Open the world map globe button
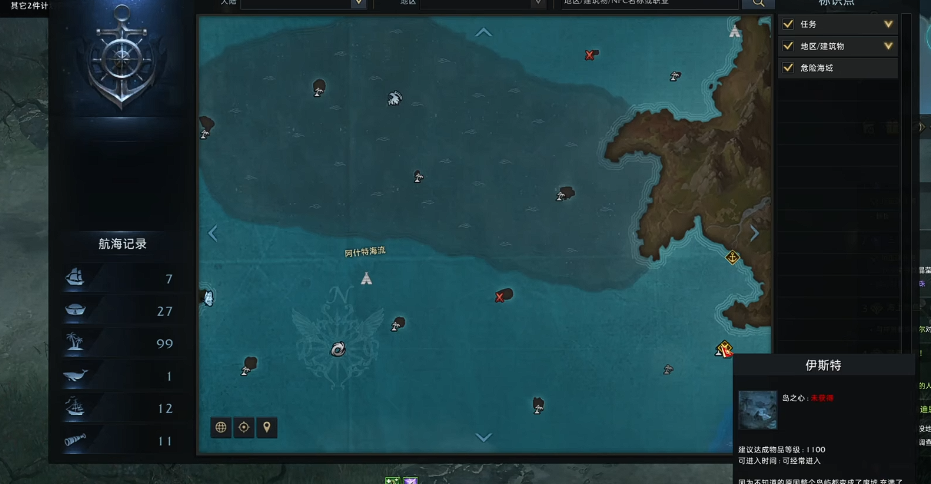The image size is (931, 484). click(221, 427)
